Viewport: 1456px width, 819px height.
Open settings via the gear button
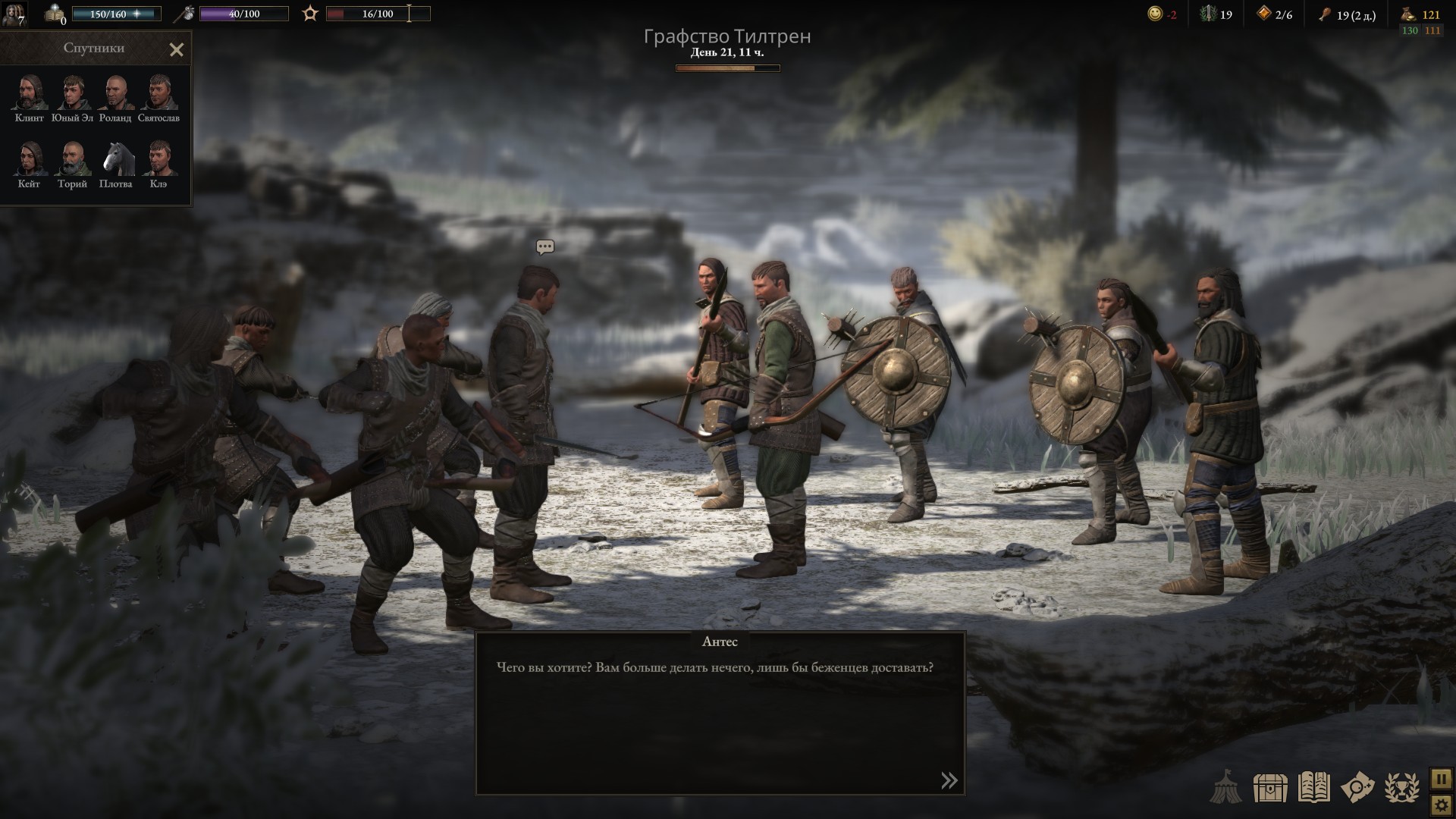(x=1441, y=805)
